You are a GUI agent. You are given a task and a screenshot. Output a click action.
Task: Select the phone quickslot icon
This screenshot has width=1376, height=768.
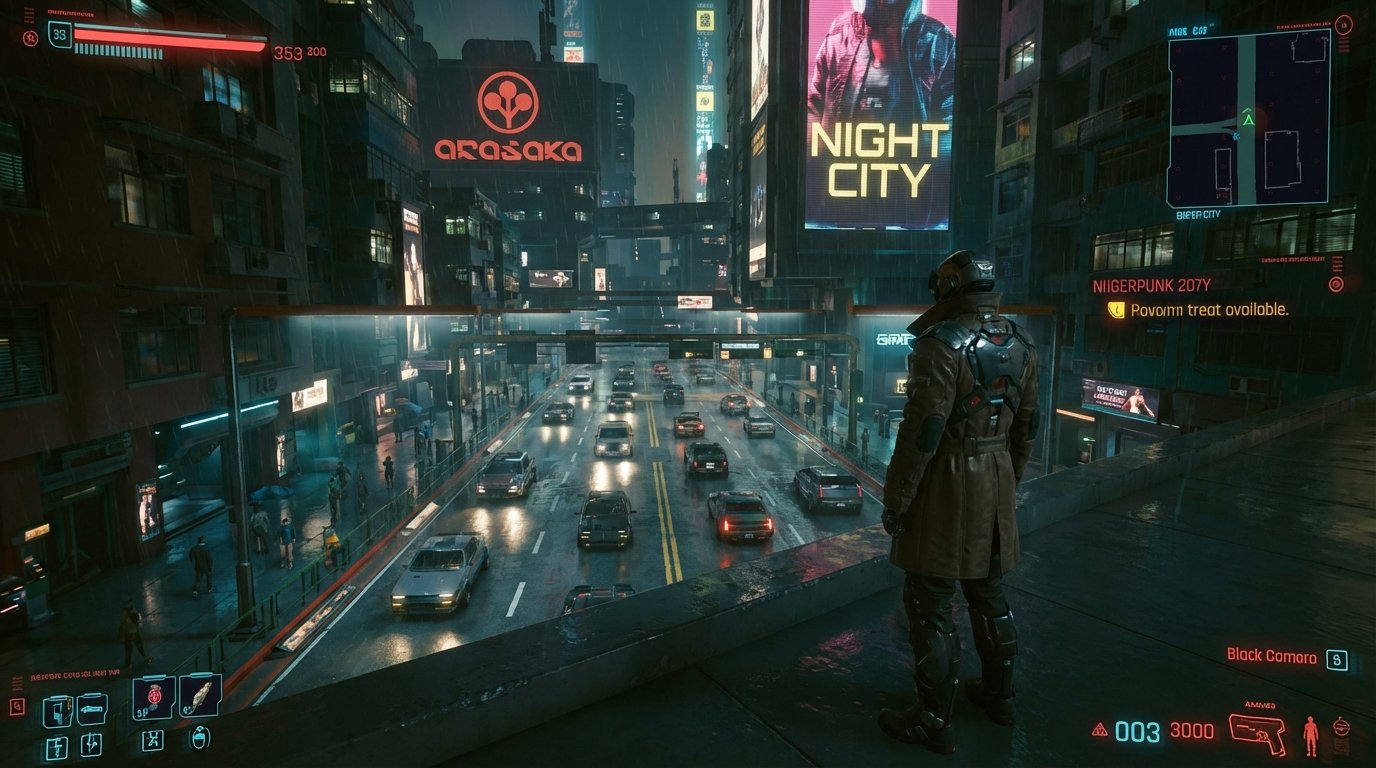tap(57, 710)
